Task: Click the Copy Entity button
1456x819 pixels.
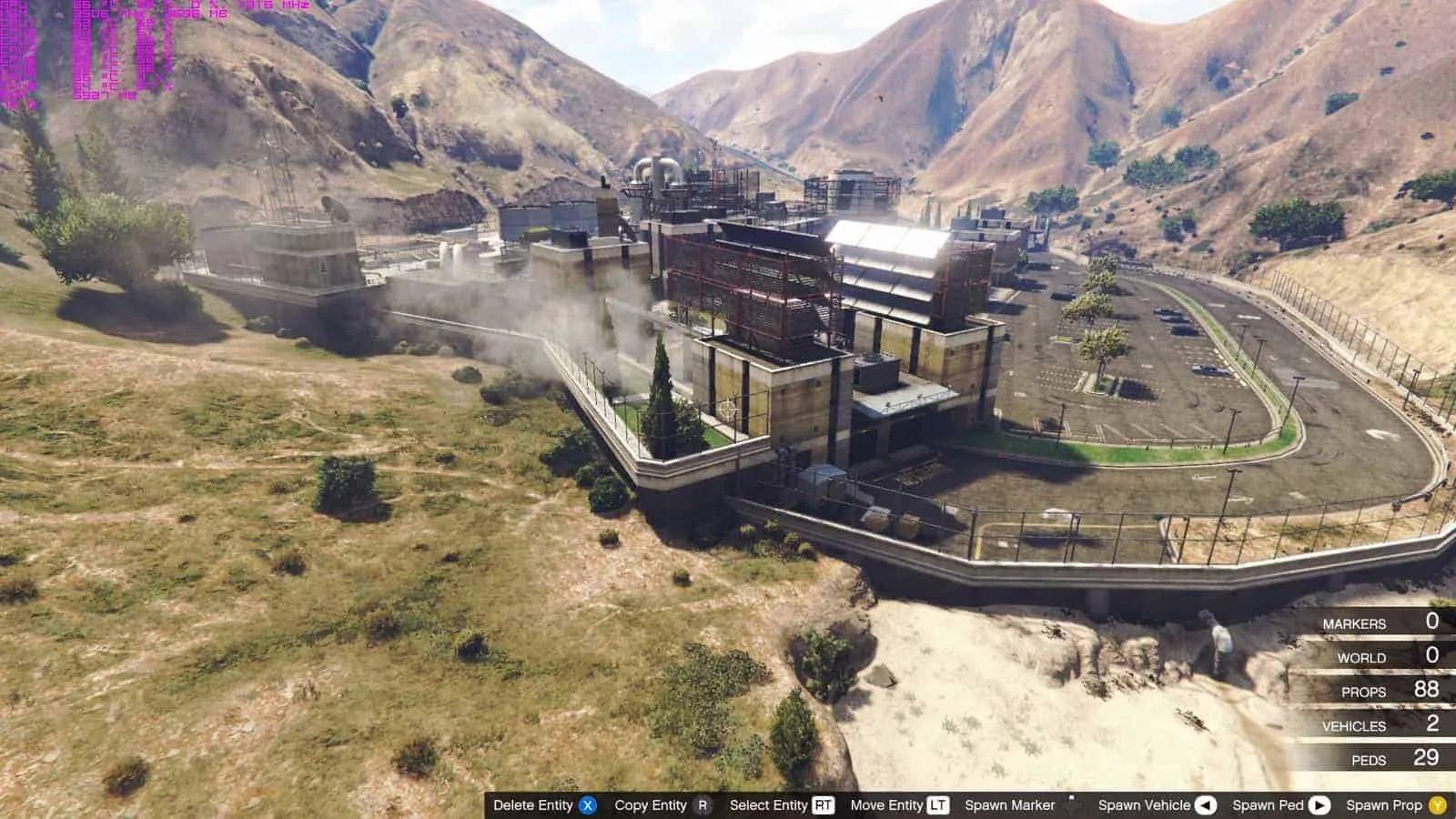Action: click(652, 804)
